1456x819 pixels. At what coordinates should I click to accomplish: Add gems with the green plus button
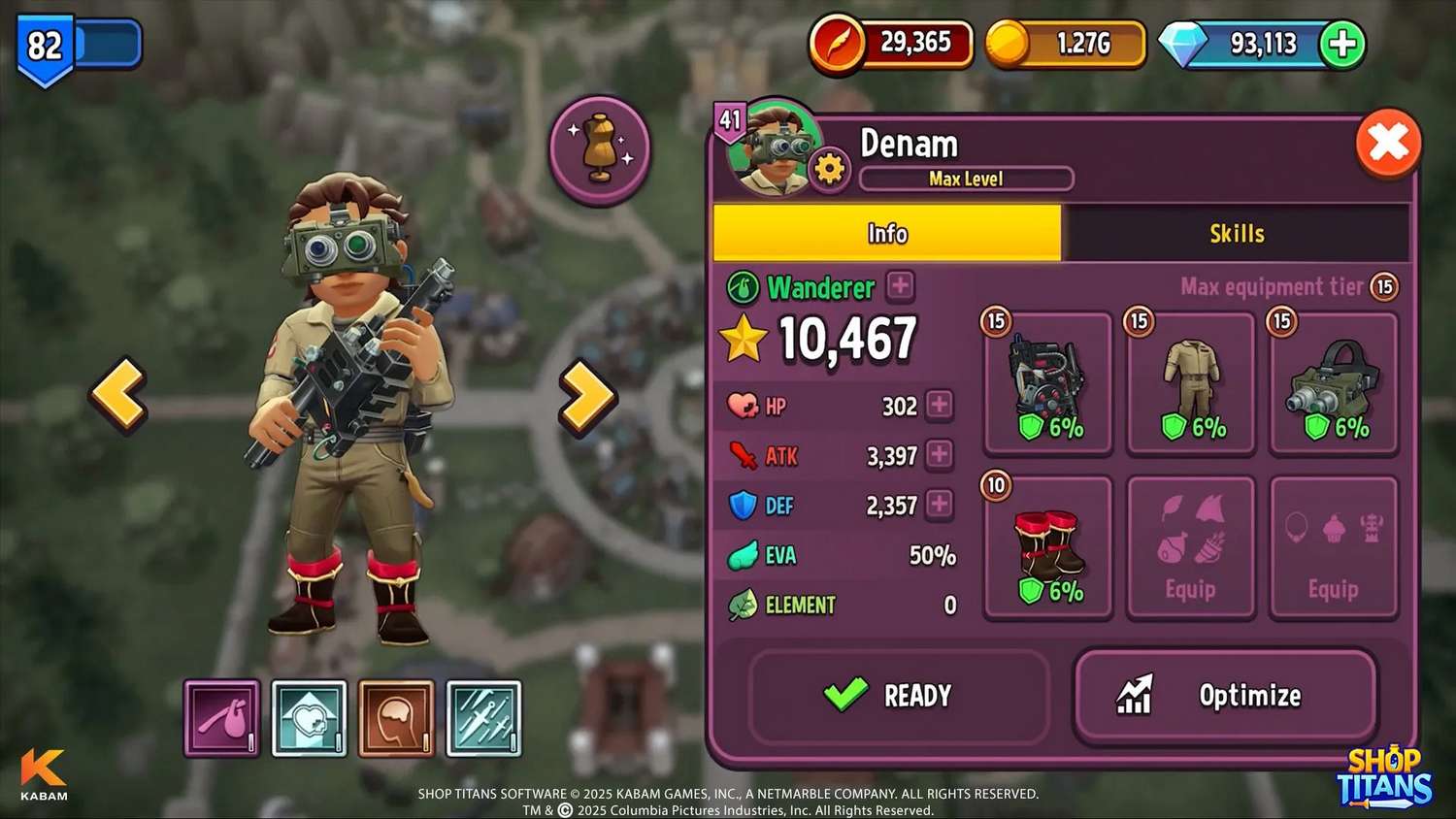(x=1342, y=44)
